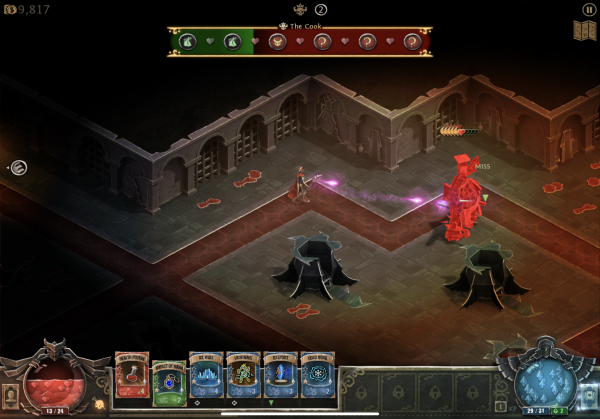This screenshot has width=600, height=419.
Task: Open the dungeon map
Action: tap(584, 30)
